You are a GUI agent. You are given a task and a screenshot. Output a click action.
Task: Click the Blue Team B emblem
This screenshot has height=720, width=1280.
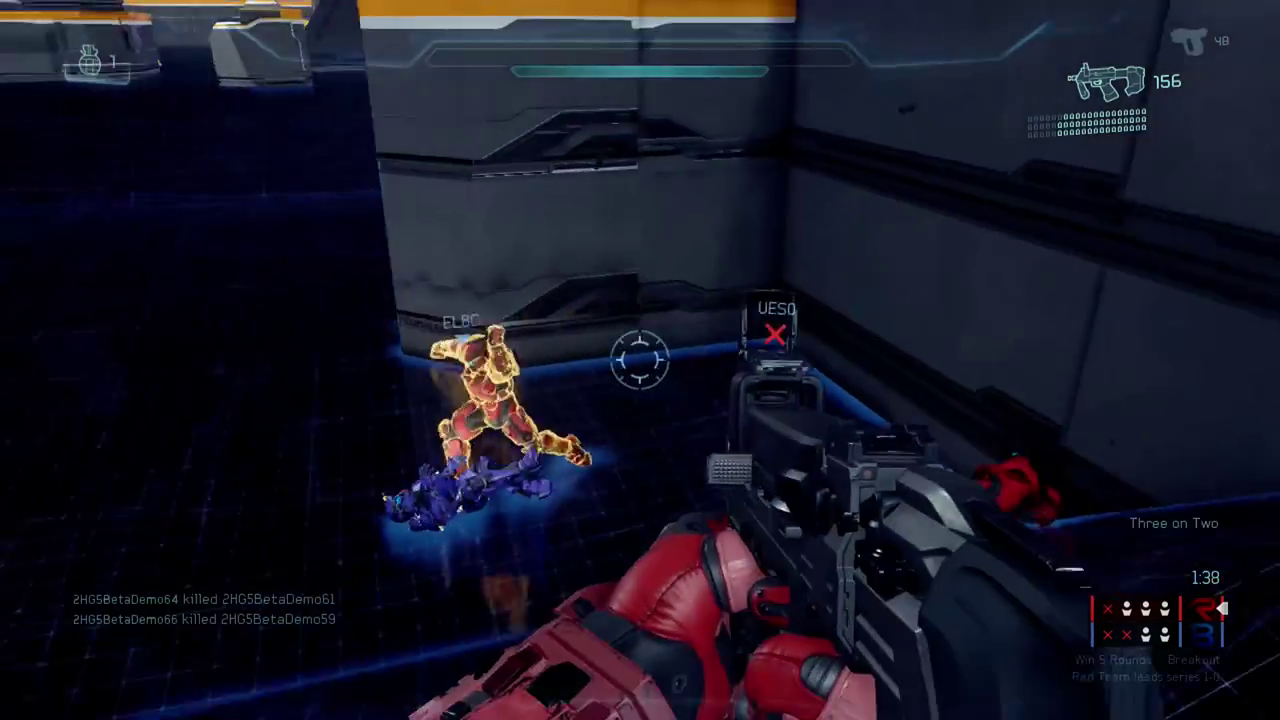click(x=1203, y=636)
